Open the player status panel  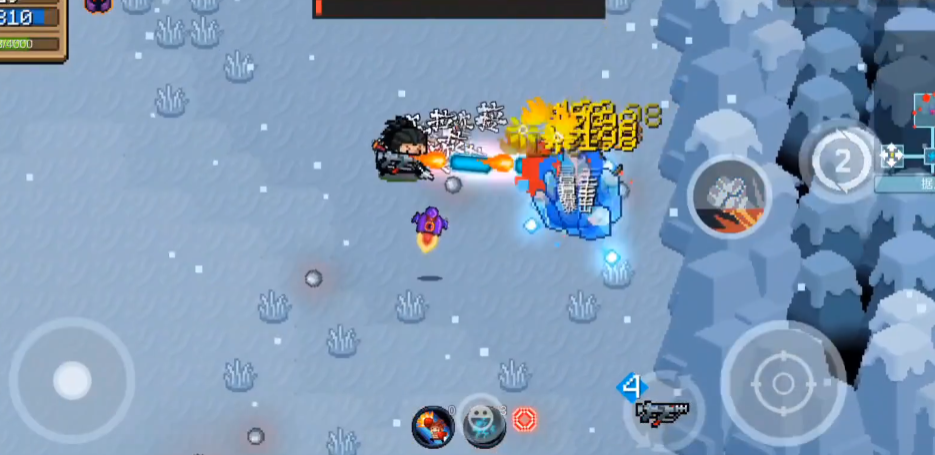pos(30,28)
